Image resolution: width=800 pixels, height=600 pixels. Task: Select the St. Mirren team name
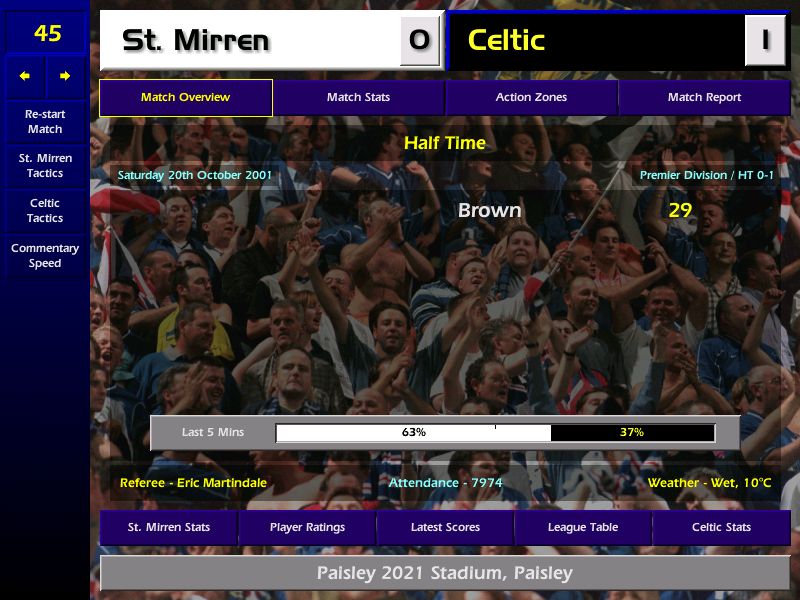click(196, 41)
